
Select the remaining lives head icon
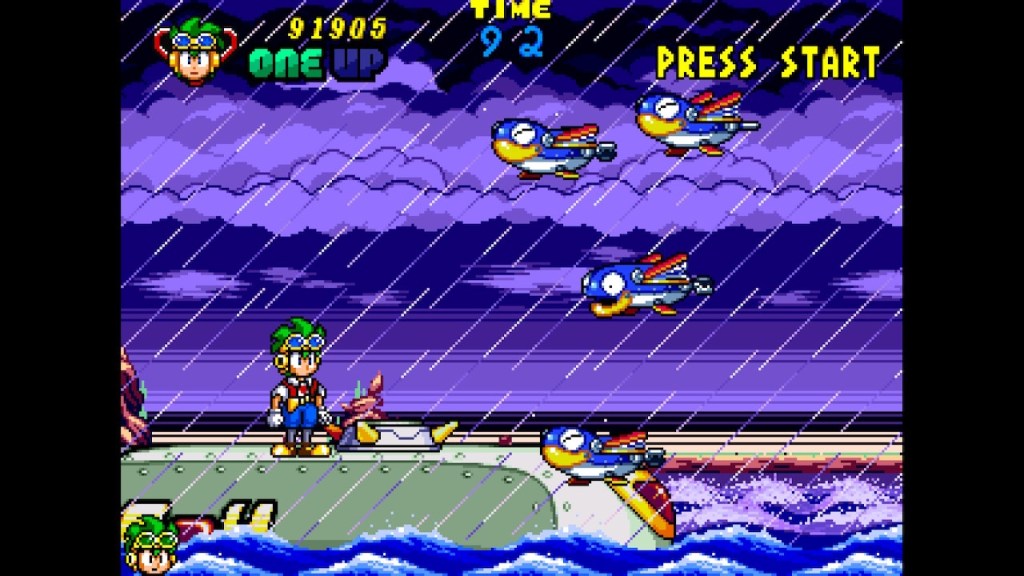pyautogui.click(x=151, y=545)
